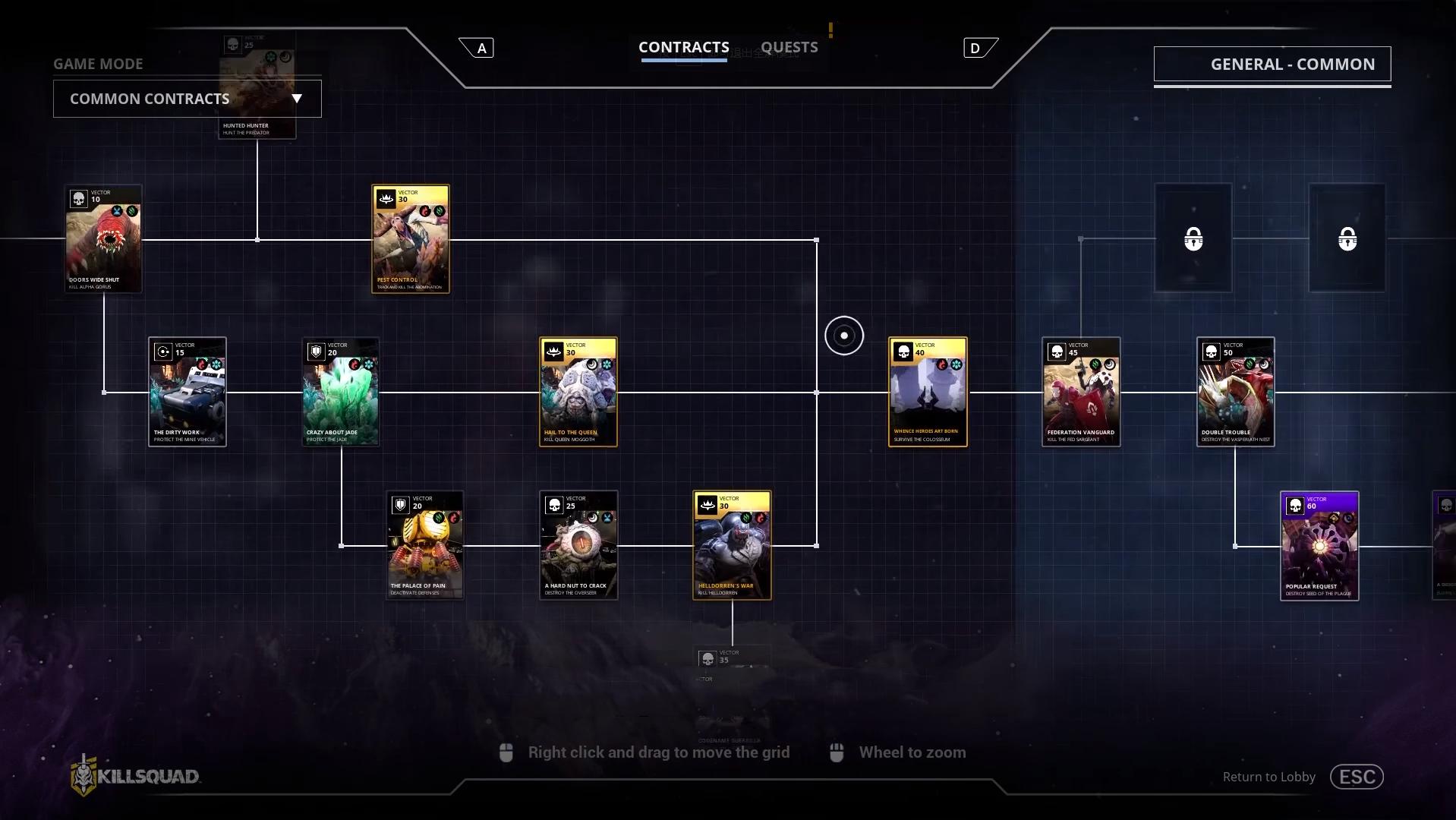The height and width of the screenshot is (820, 1456).
Task: Open the Common Contracts game mode dropdown
Action: click(187, 99)
